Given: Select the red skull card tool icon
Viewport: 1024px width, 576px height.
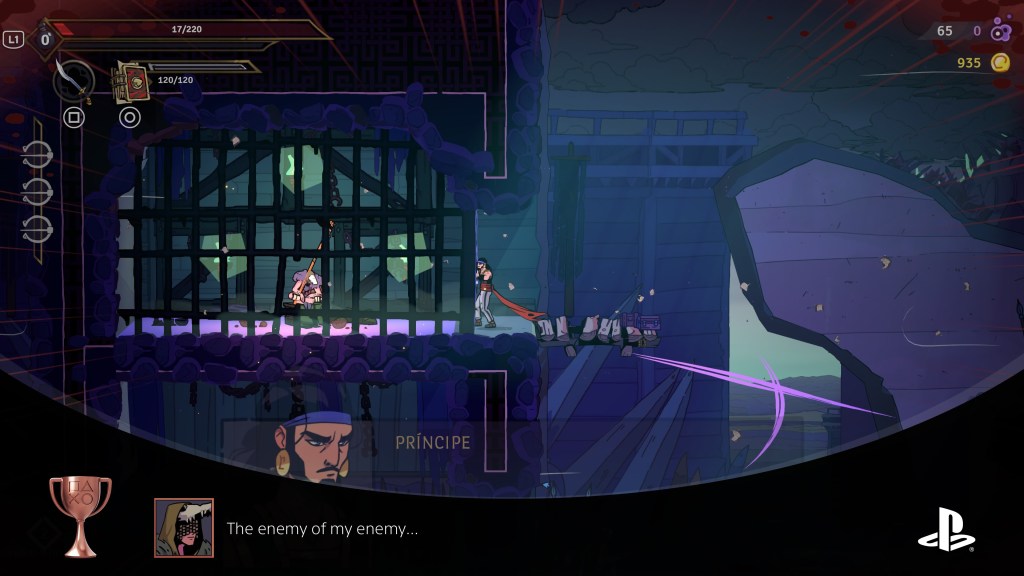Looking at the screenshot, I should tap(130, 81).
